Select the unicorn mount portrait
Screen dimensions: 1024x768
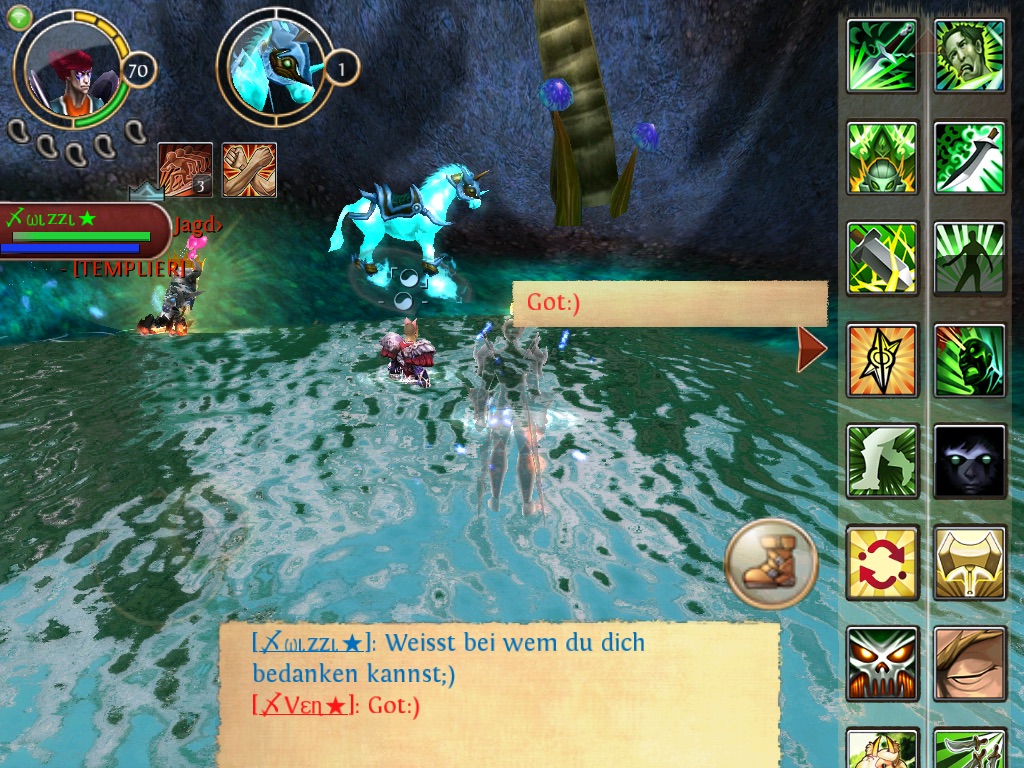(x=274, y=66)
